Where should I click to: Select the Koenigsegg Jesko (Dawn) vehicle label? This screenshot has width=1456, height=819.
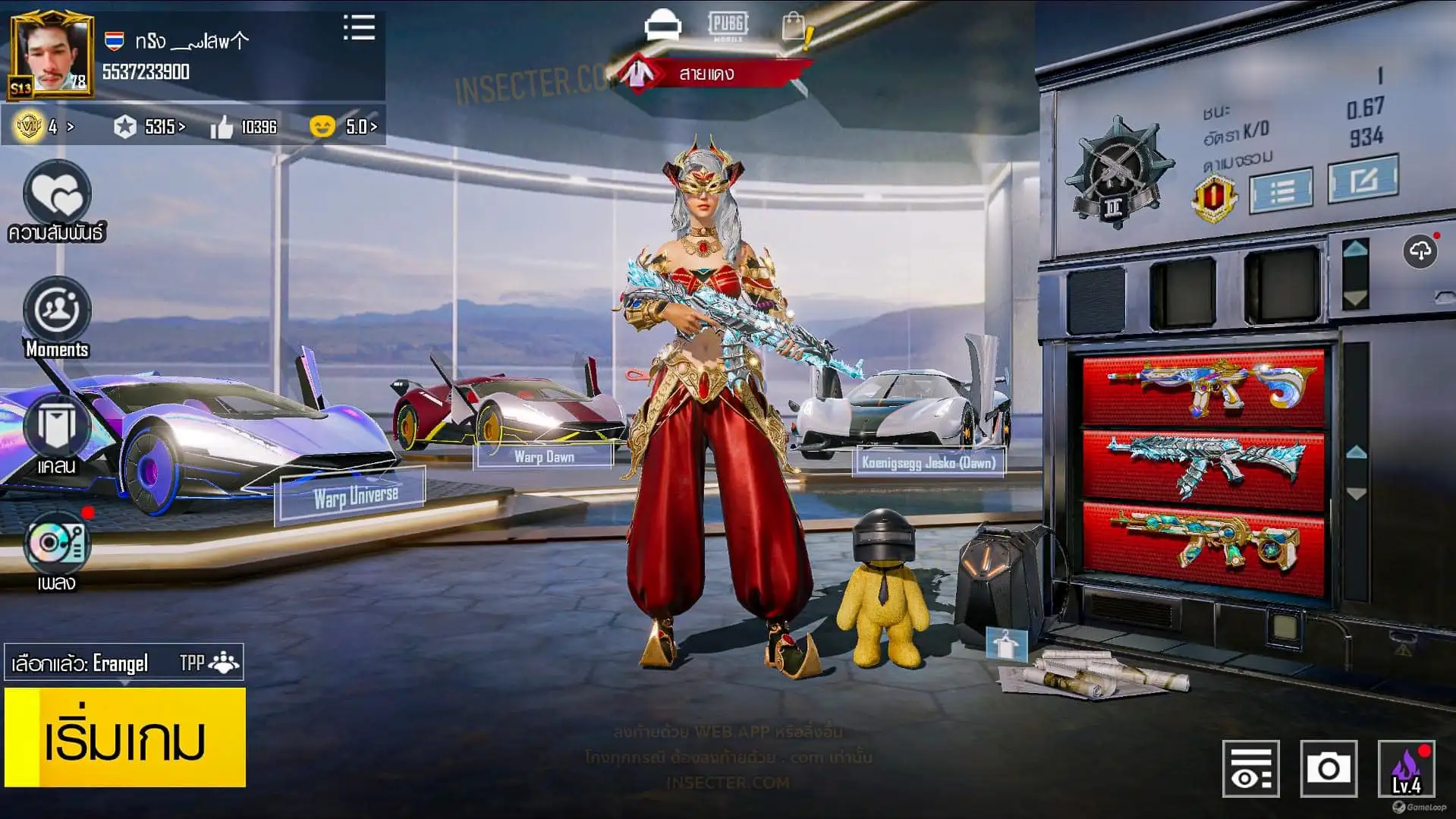tap(928, 462)
